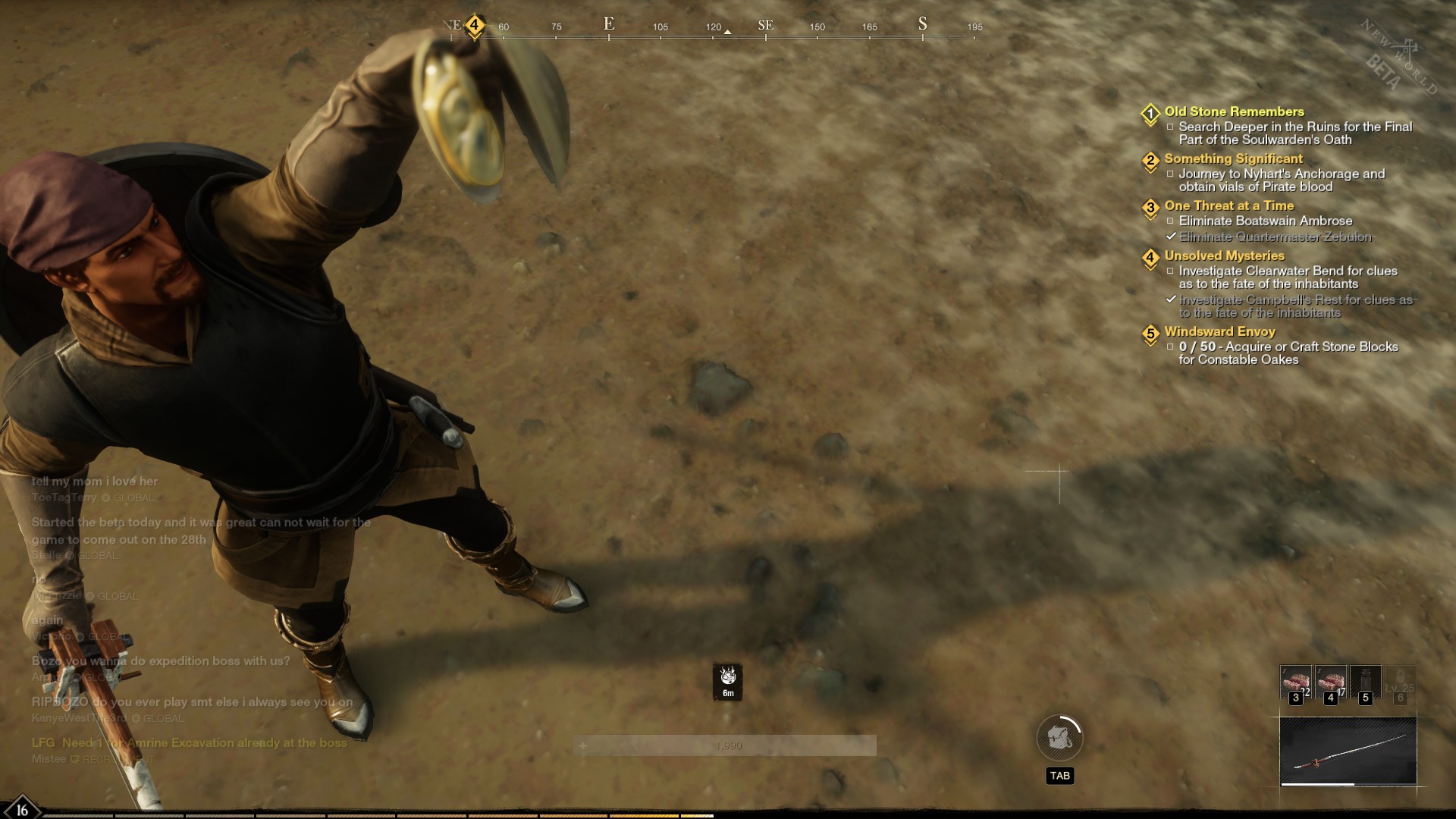Select the Old Stone Remembers quest tracker entry
Viewport: 1456px width, 819px height.
tap(1234, 111)
